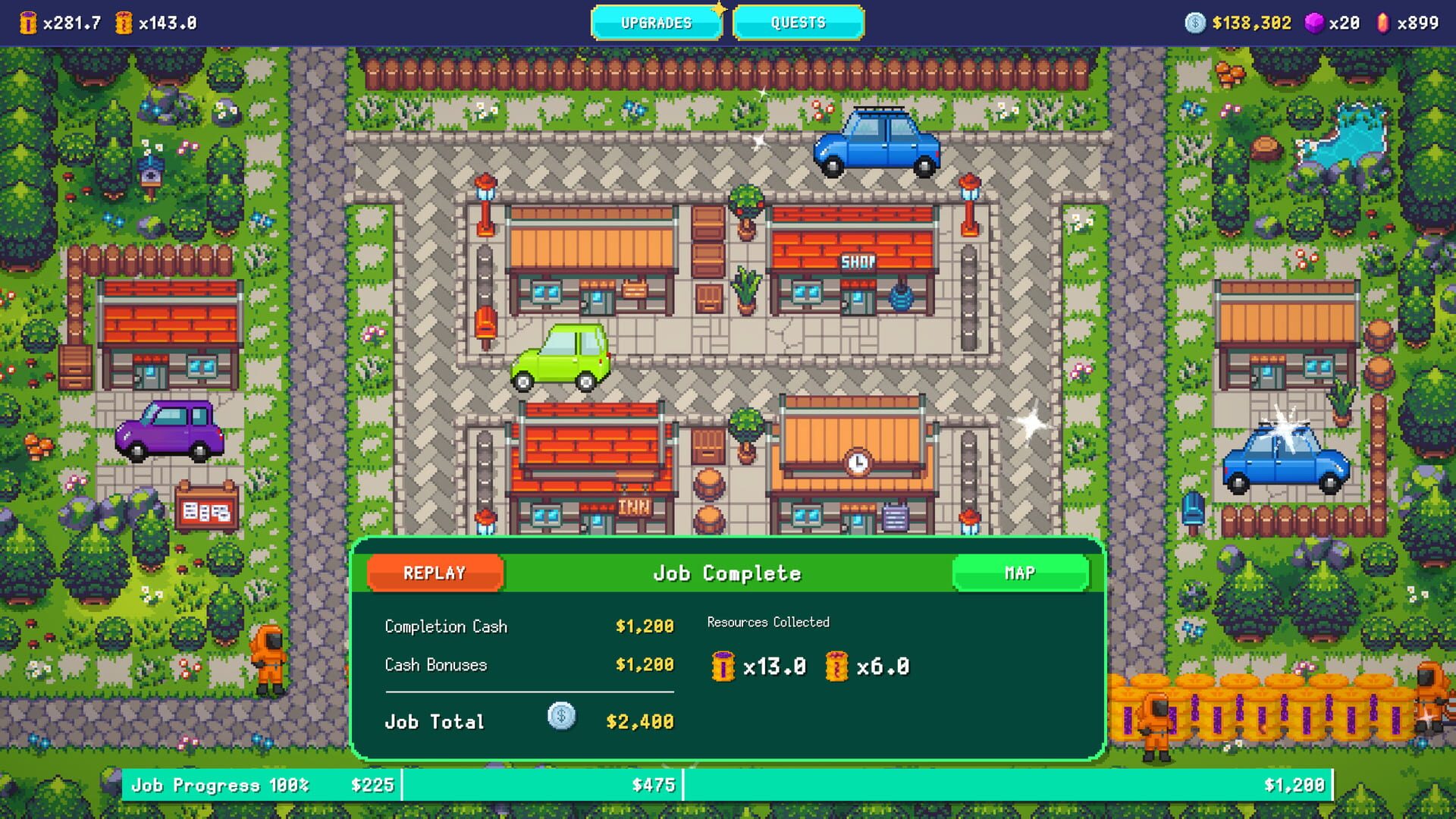Click the barrel icon showing x13.0 collected
Viewport: 1456px width, 819px height.
[x=723, y=667]
